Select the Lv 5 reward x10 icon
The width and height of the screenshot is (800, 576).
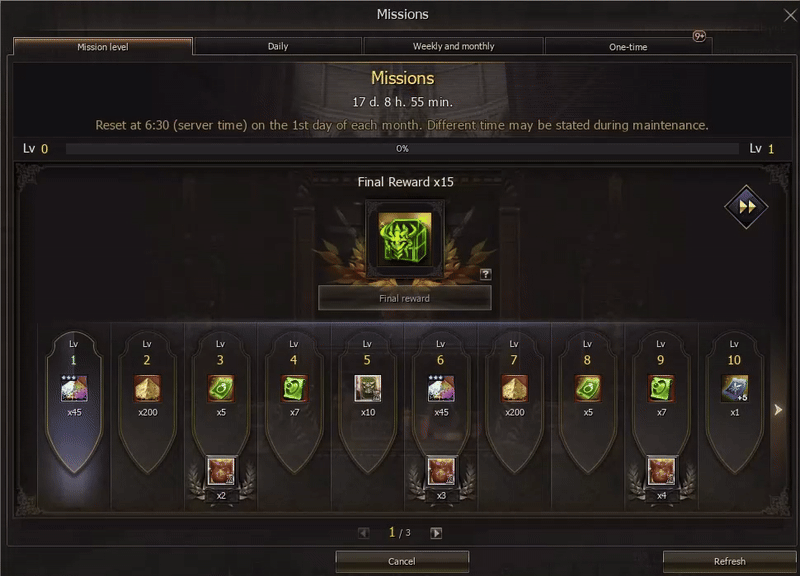tap(367, 388)
